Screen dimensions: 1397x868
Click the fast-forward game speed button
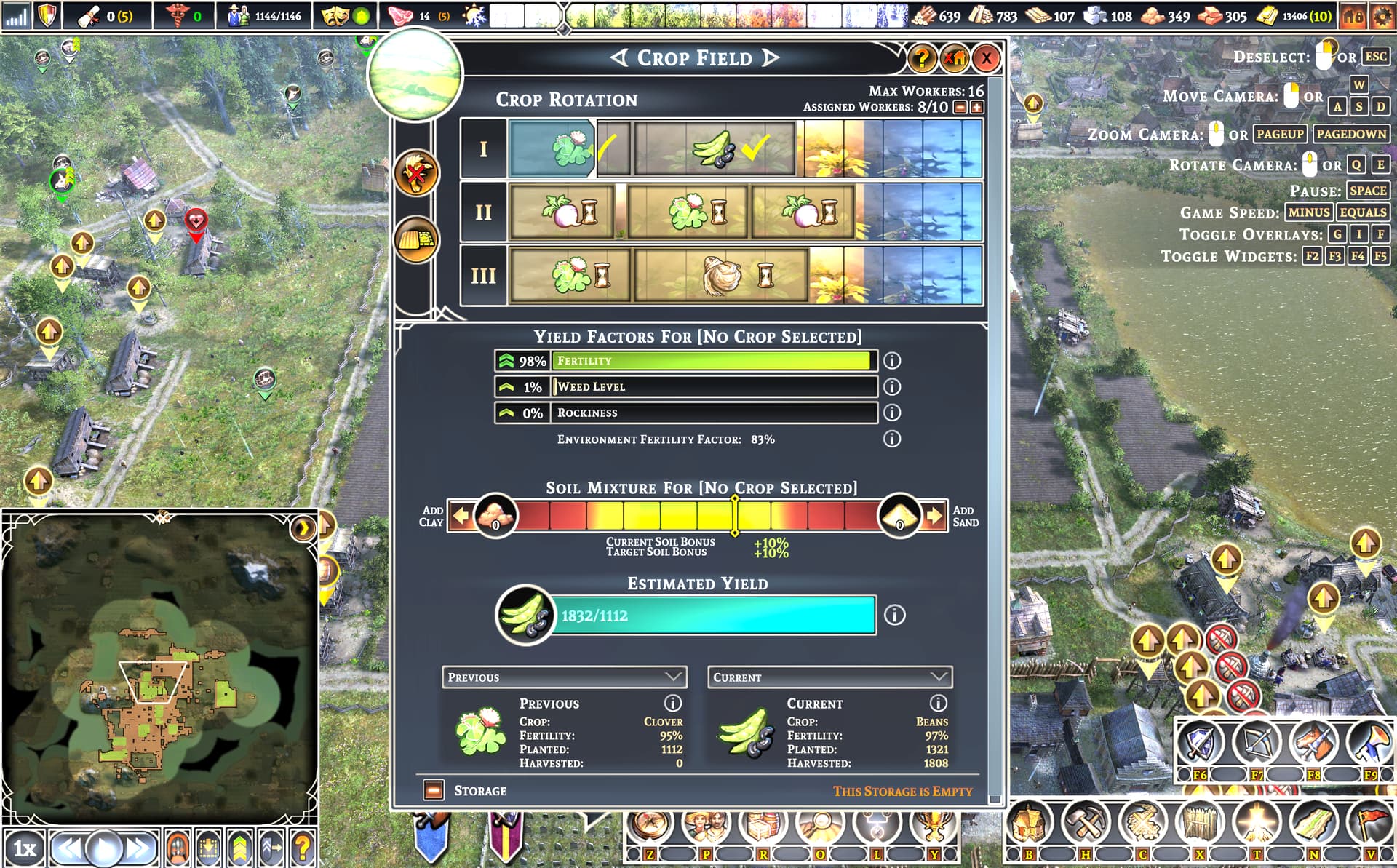click(140, 848)
